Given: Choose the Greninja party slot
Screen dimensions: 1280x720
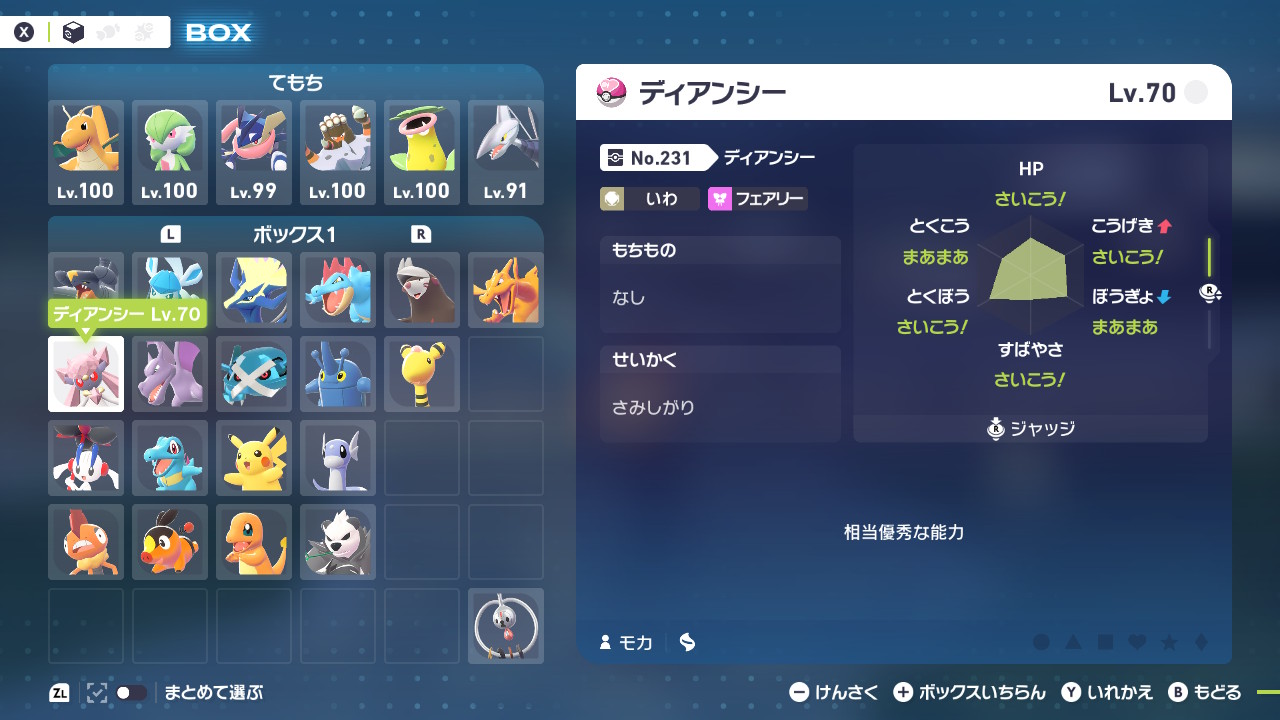Looking at the screenshot, I should coord(254,152).
